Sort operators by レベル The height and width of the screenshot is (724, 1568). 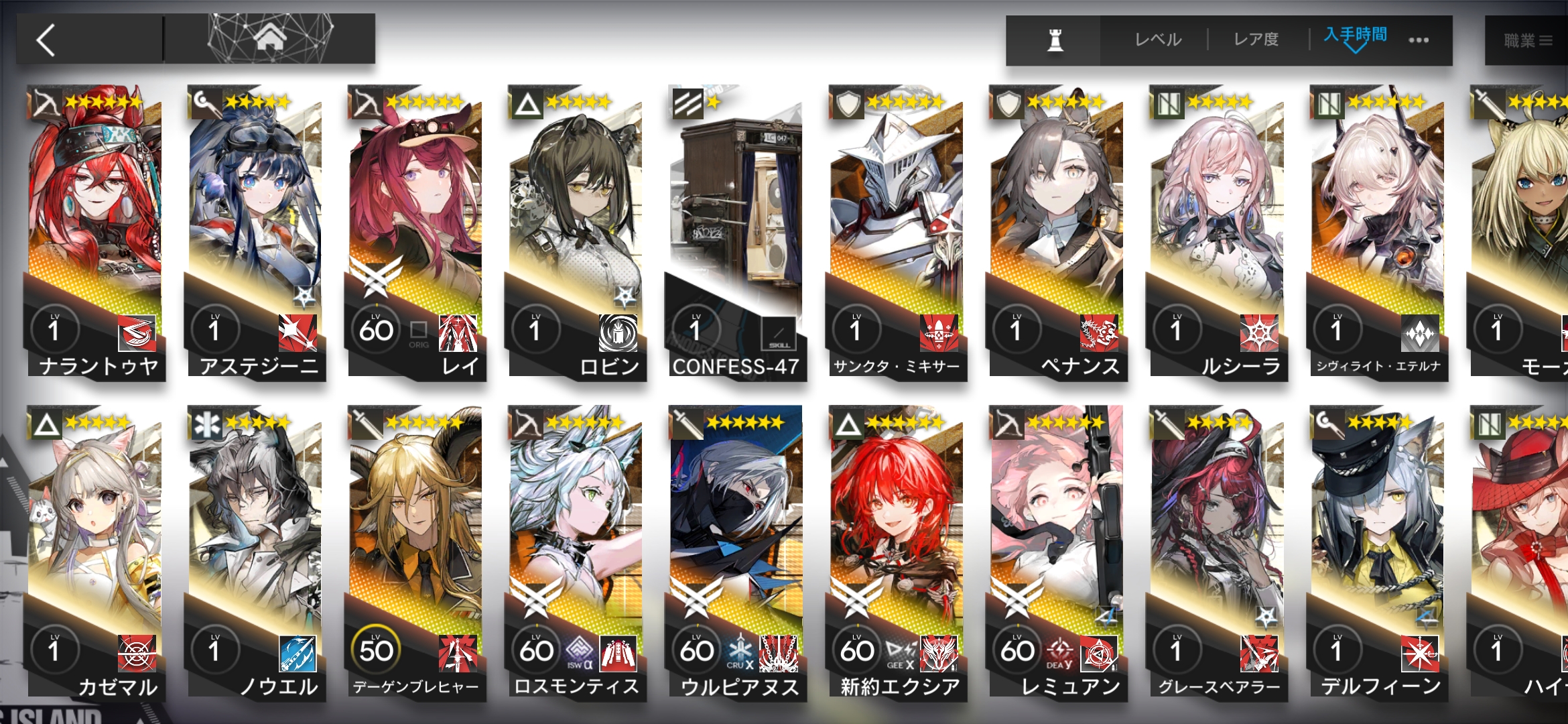1158,40
